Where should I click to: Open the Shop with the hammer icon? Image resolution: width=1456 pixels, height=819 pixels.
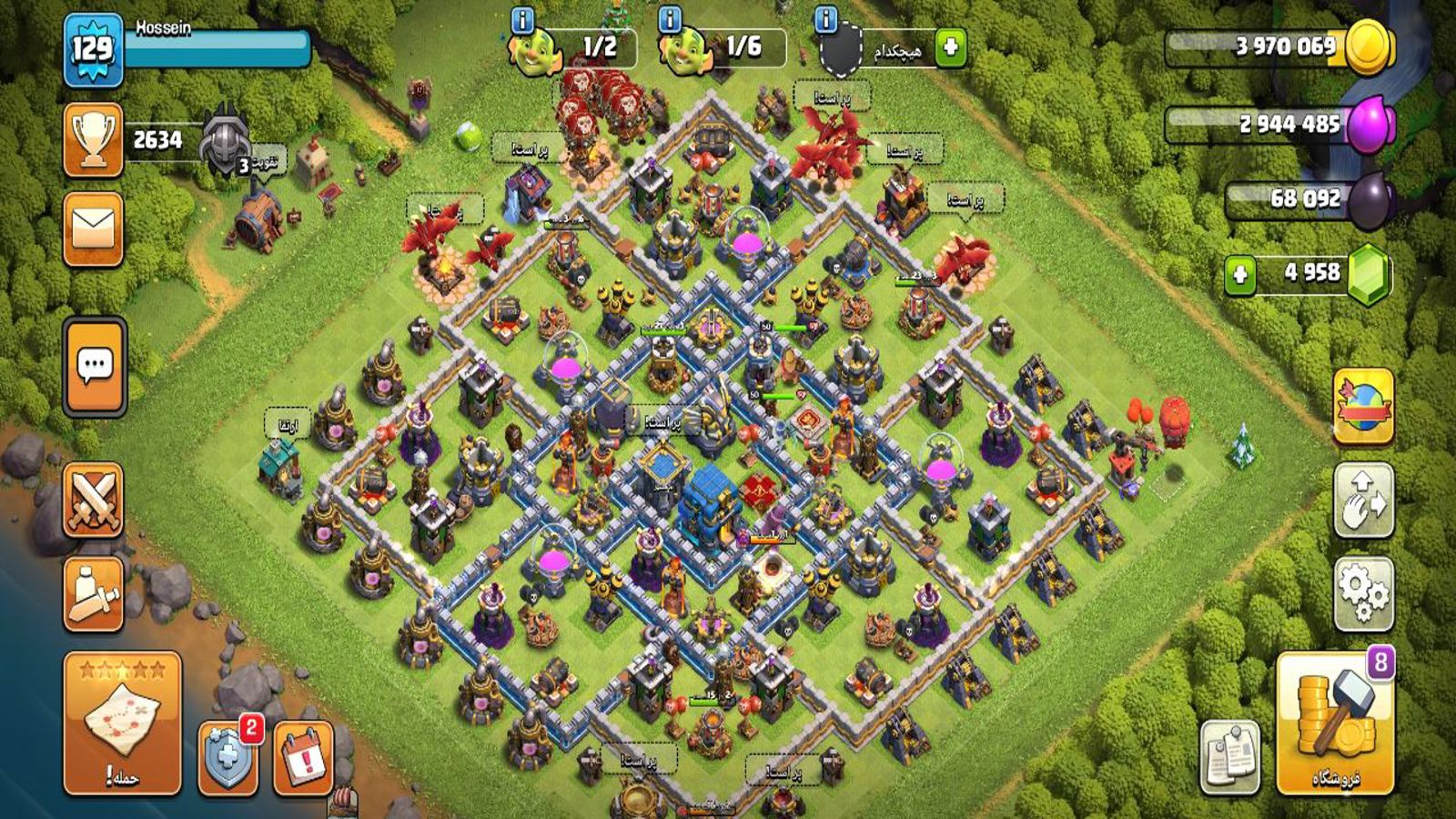click(x=1335, y=724)
